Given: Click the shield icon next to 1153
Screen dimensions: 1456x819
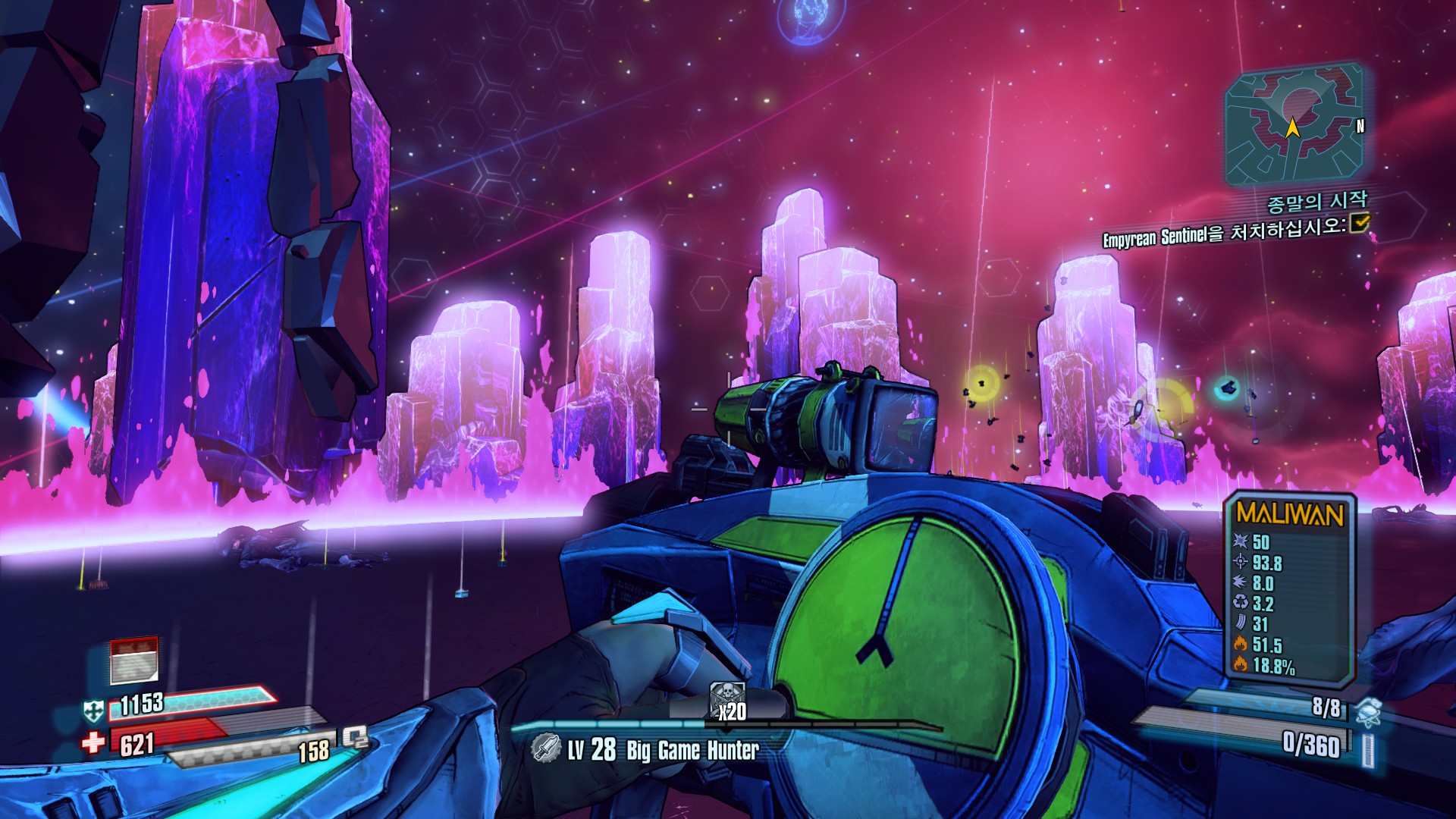Looking at the screenshot, I should [x=94, y=711].
